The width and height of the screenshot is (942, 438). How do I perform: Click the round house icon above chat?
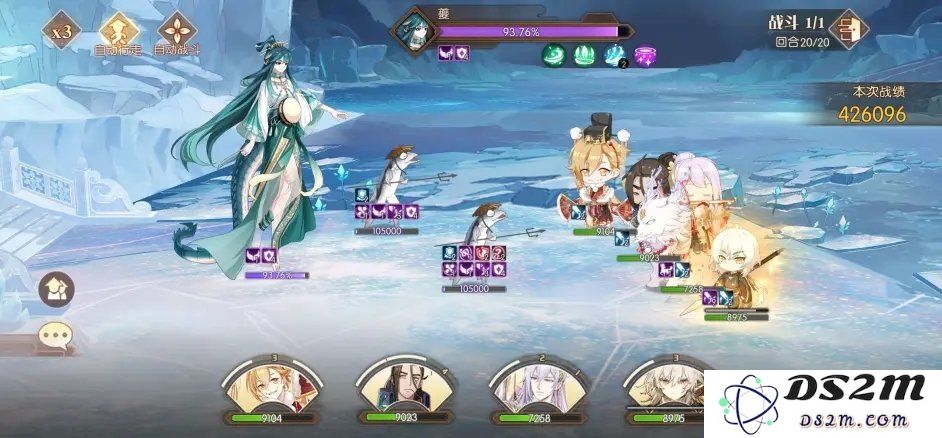(x=56, y=290)
